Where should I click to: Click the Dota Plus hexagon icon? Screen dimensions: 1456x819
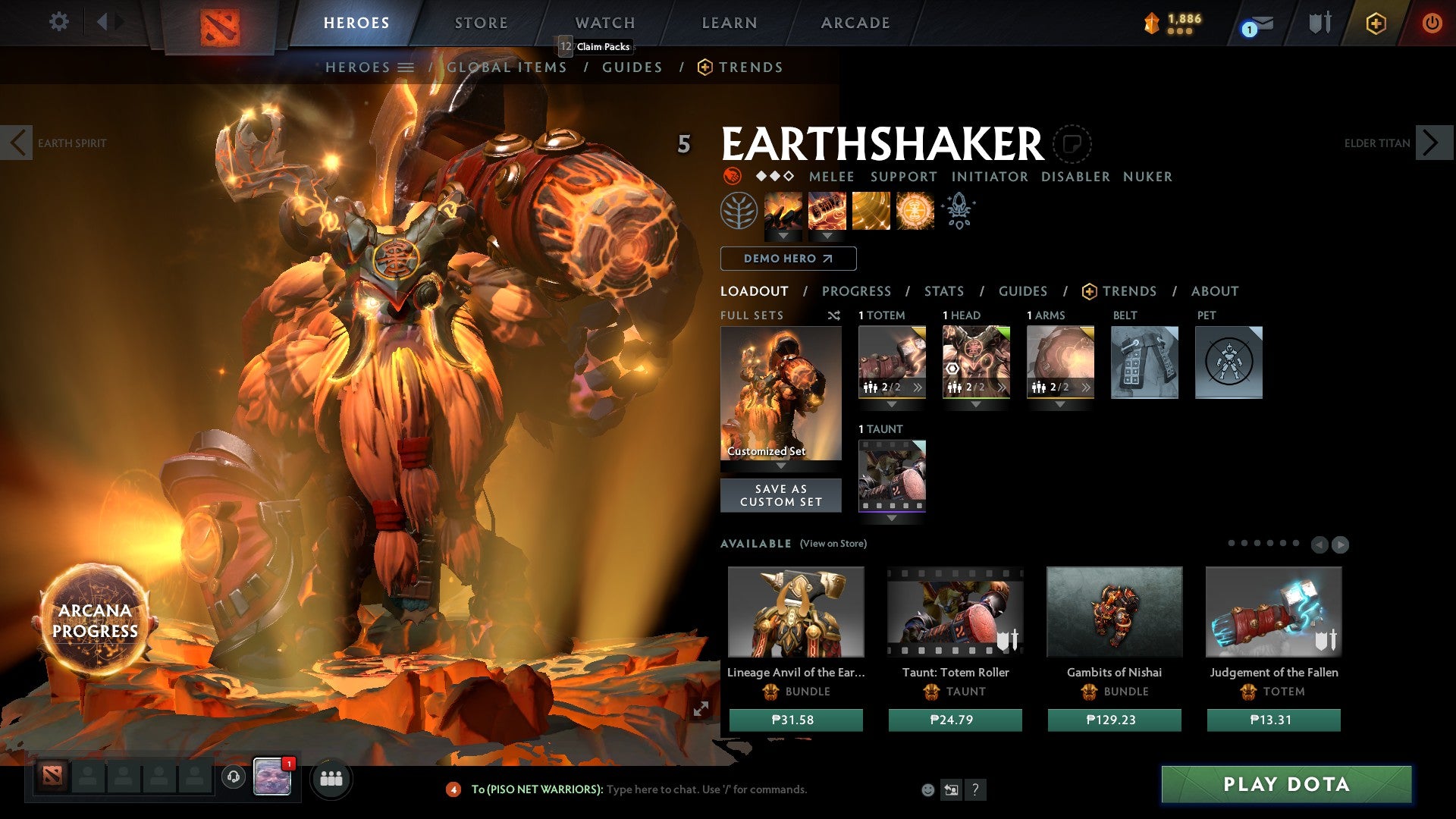pyautogui.click(x=1375, y=23)
